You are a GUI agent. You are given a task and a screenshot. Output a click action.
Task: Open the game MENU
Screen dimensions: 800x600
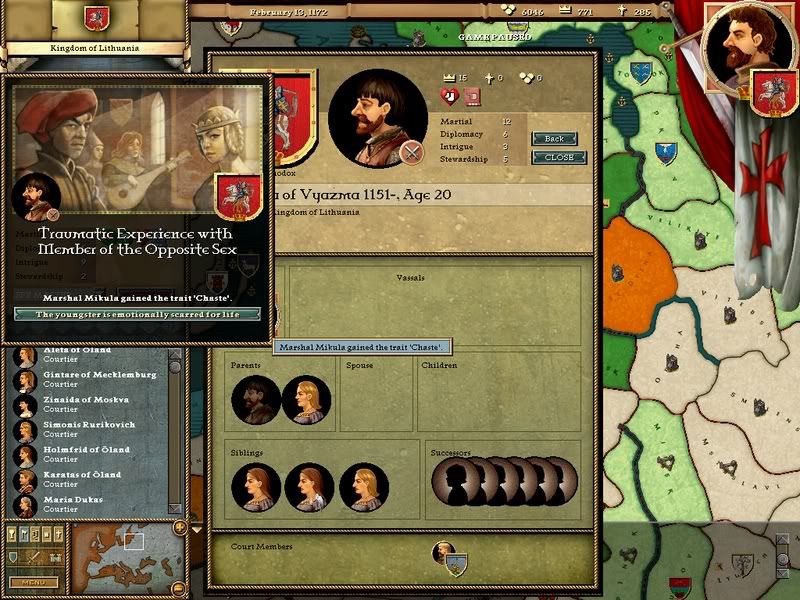33,582
